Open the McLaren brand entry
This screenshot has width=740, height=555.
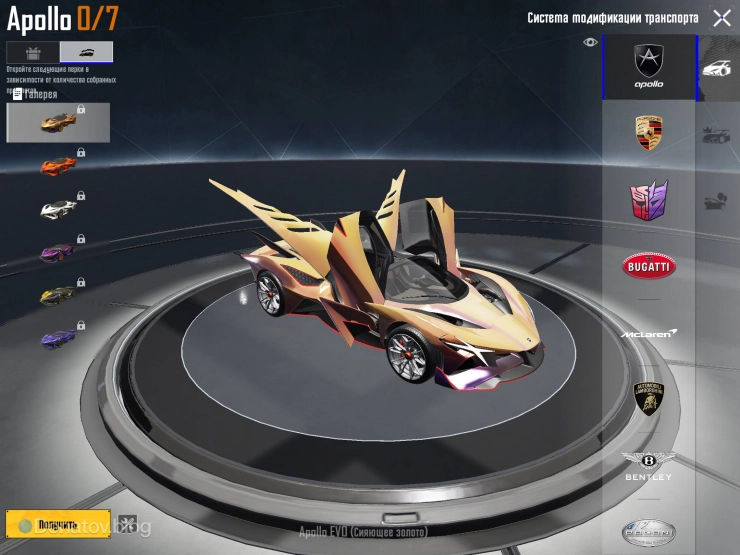click(649, 333)
